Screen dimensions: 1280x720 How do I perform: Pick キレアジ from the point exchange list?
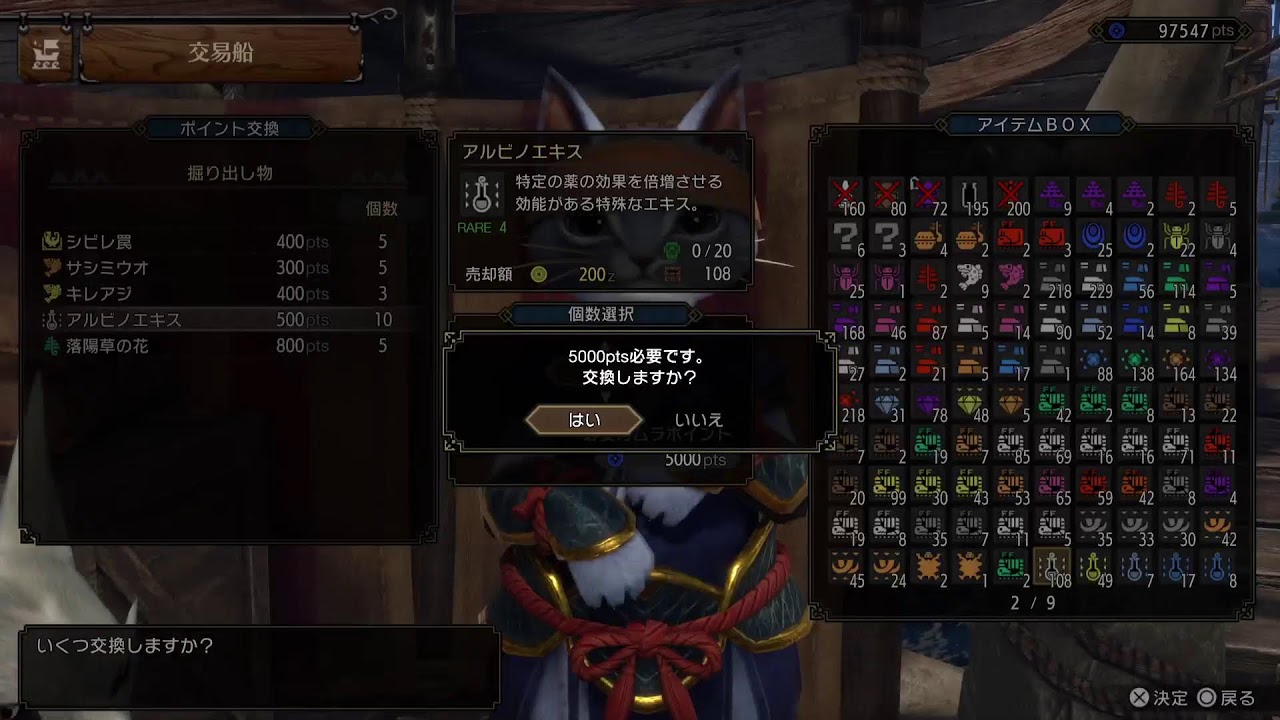[101, 294]
